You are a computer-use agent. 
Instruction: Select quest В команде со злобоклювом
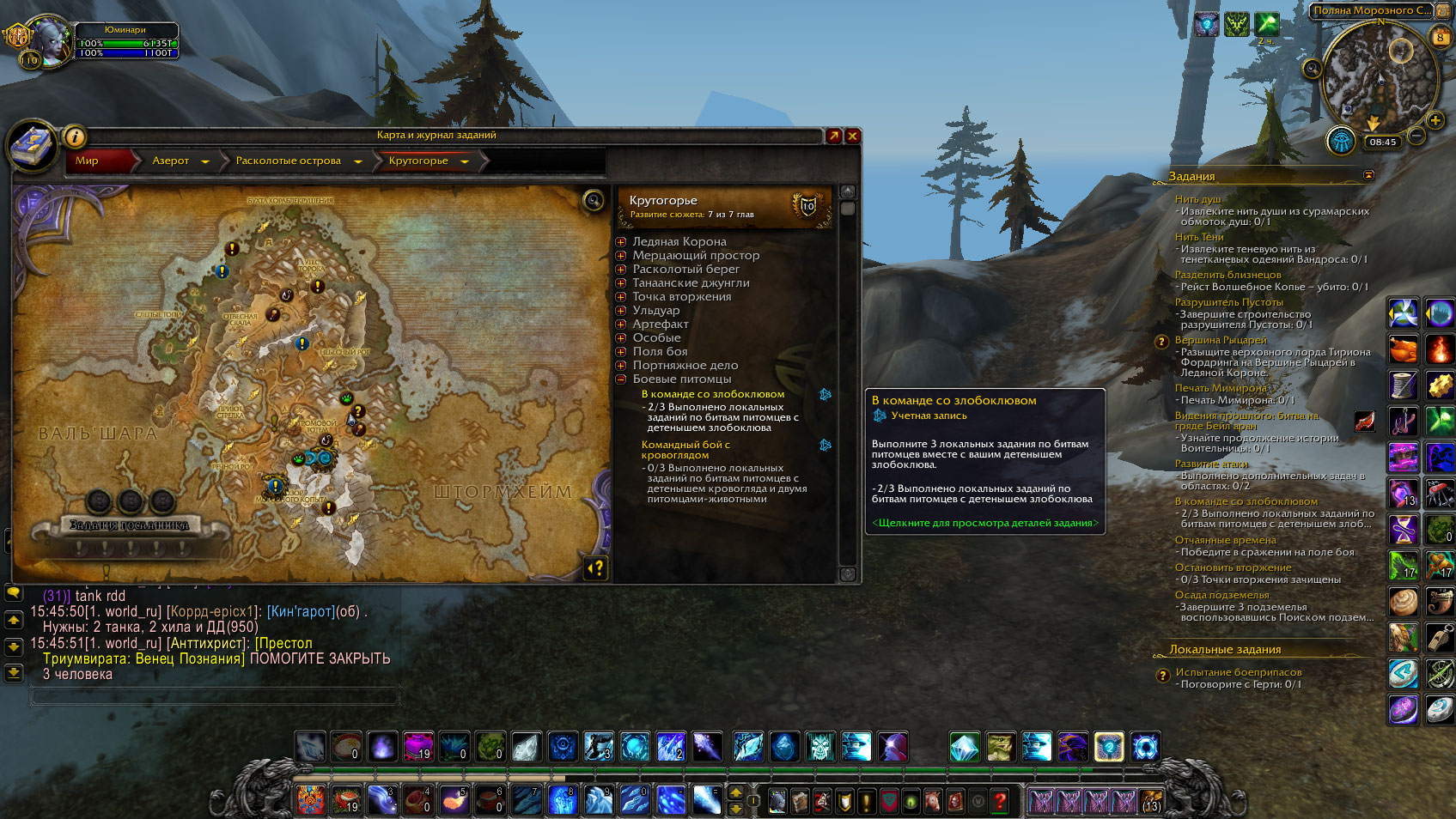coord(712,394)
